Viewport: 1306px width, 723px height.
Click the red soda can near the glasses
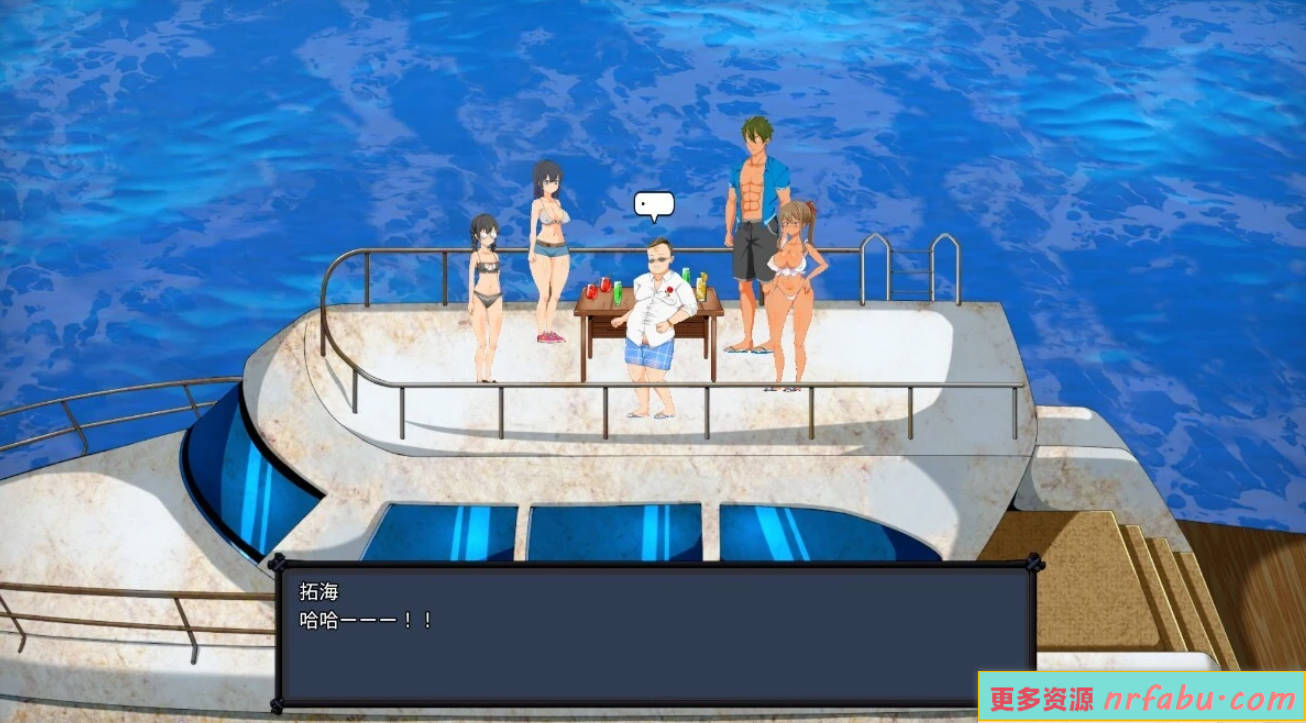[591, 291]
